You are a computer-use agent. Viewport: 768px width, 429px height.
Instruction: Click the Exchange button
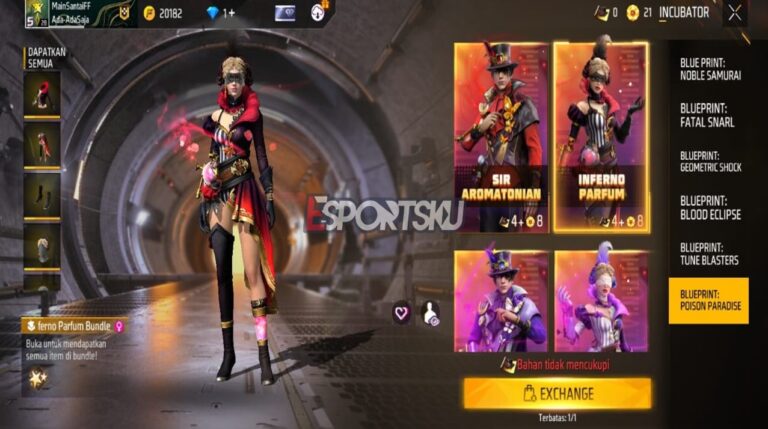coord(556,393)
